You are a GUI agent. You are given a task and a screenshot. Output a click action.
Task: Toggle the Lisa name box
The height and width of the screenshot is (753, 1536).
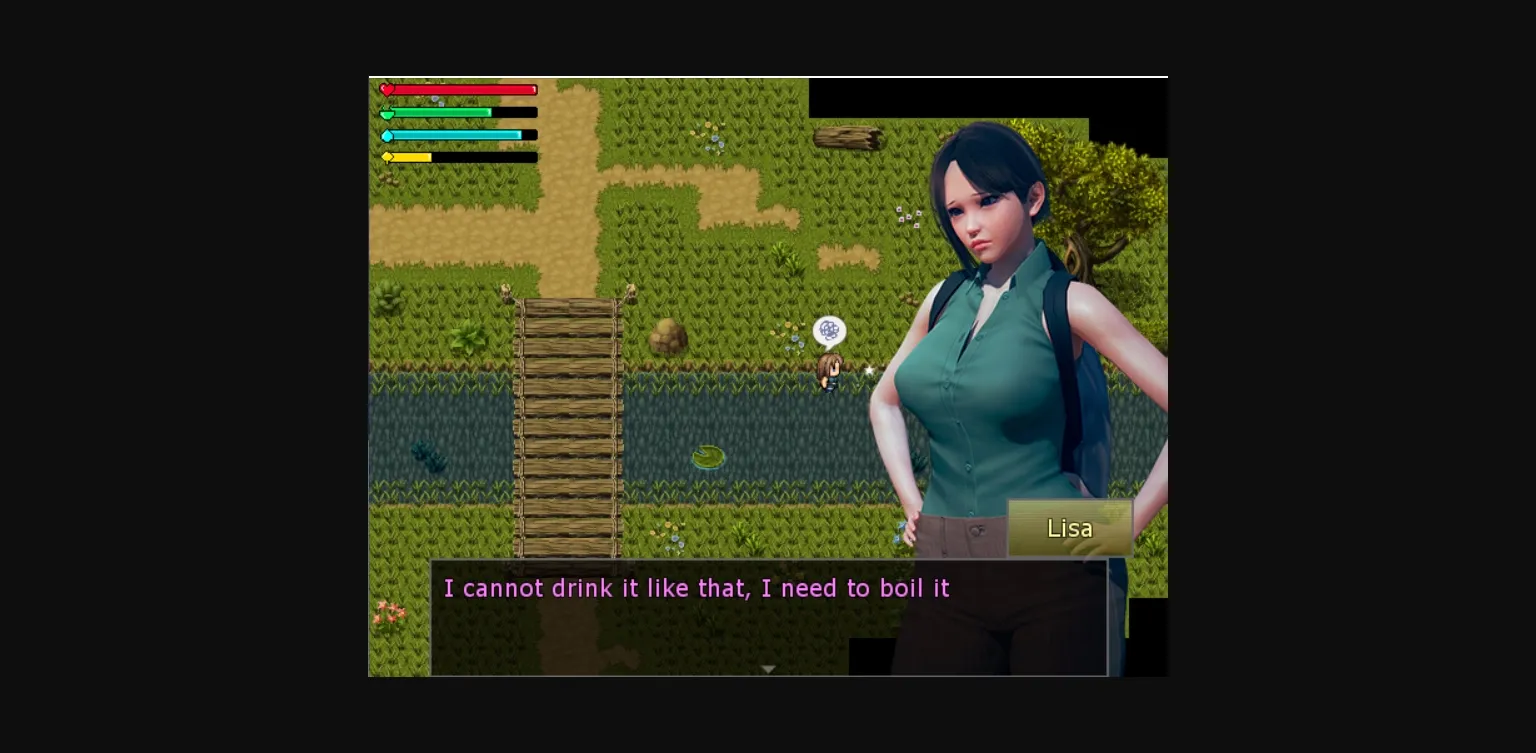(x=1069, y=528)
